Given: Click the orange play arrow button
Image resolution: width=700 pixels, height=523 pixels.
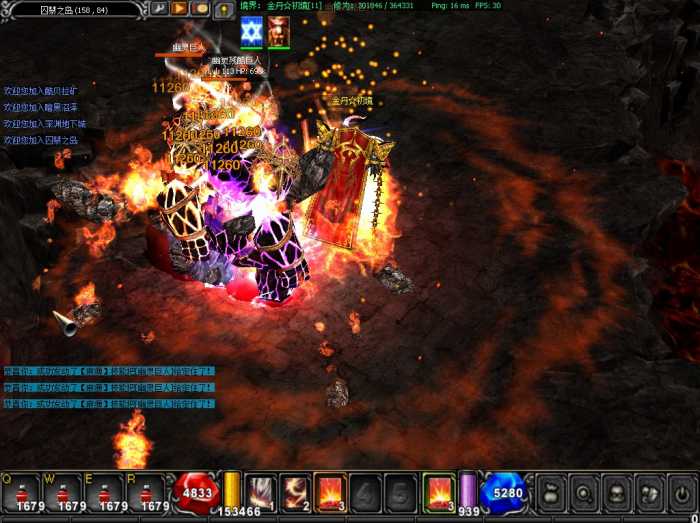Looking at the screenshot, I should point(181,9).
